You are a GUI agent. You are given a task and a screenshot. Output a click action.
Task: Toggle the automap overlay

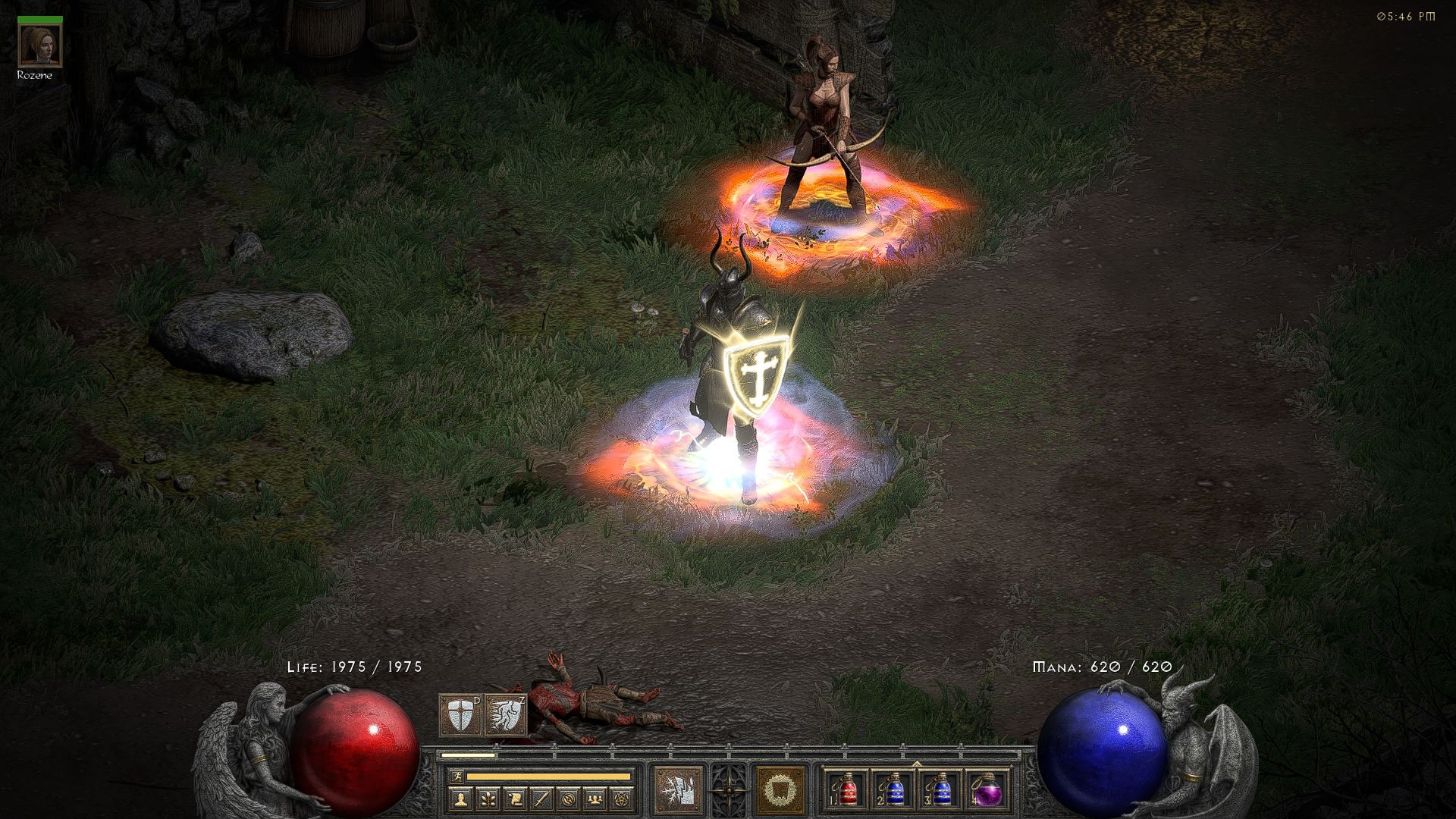point(569,799)
